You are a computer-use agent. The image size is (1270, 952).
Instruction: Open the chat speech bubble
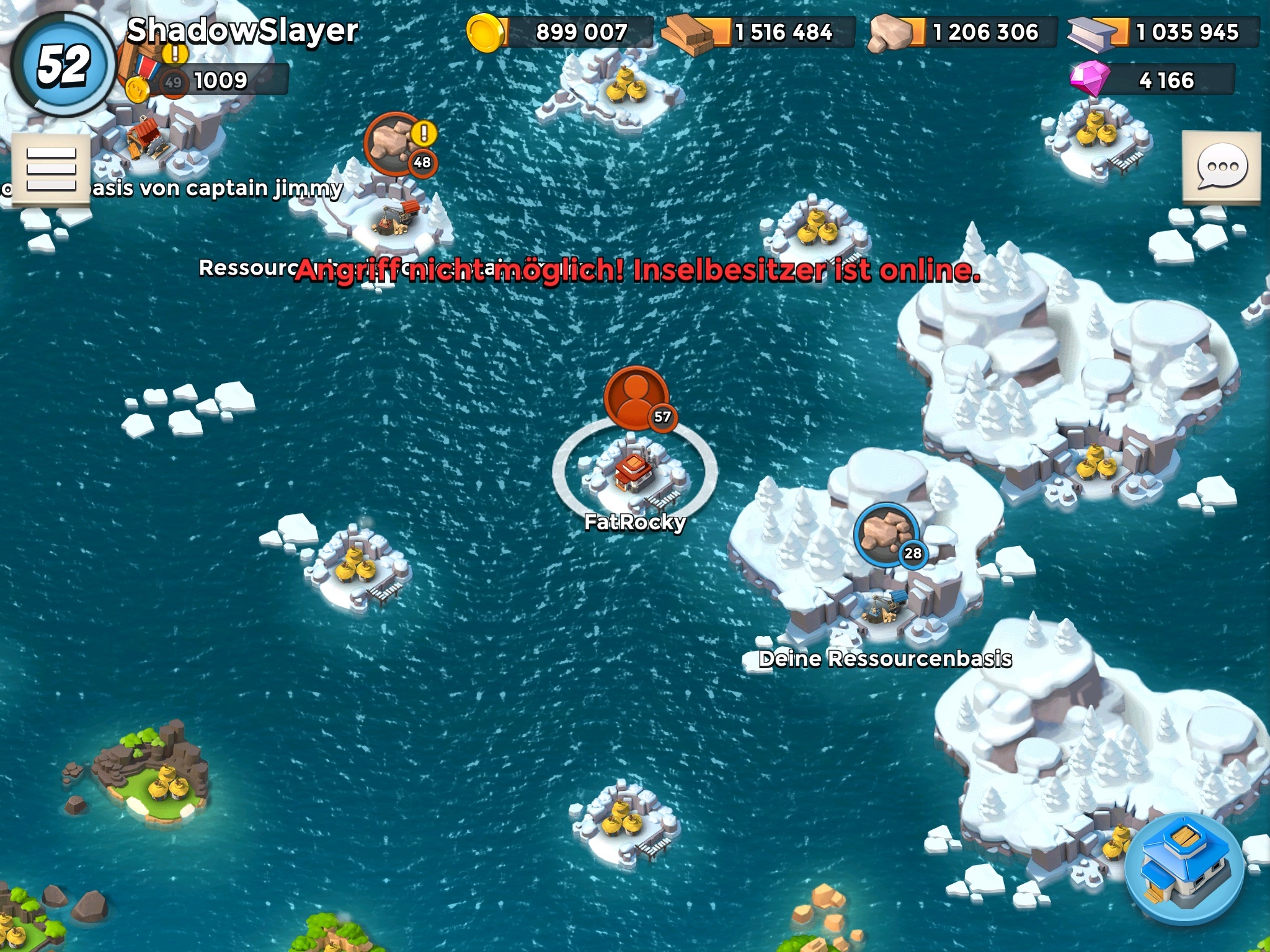point(1222,167)
